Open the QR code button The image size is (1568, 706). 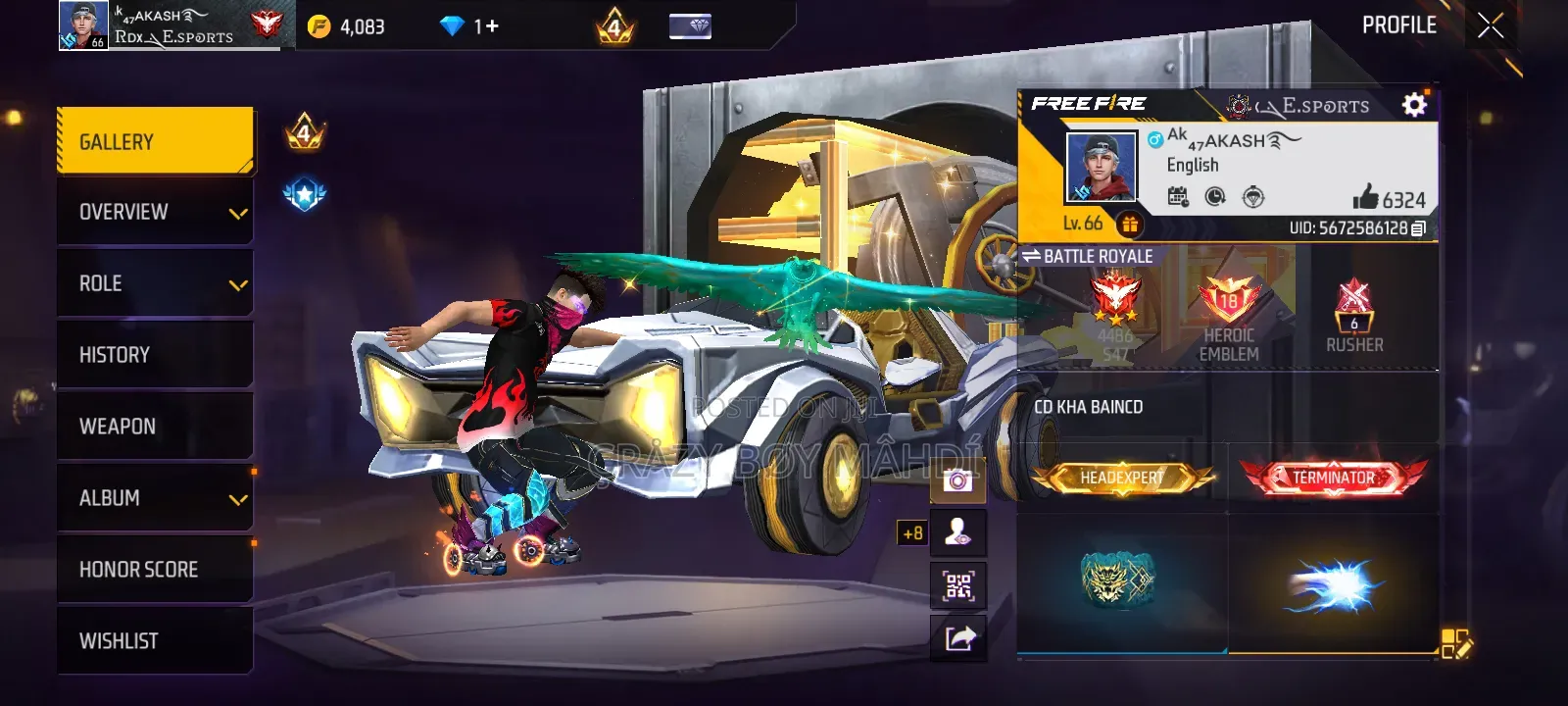957,586
